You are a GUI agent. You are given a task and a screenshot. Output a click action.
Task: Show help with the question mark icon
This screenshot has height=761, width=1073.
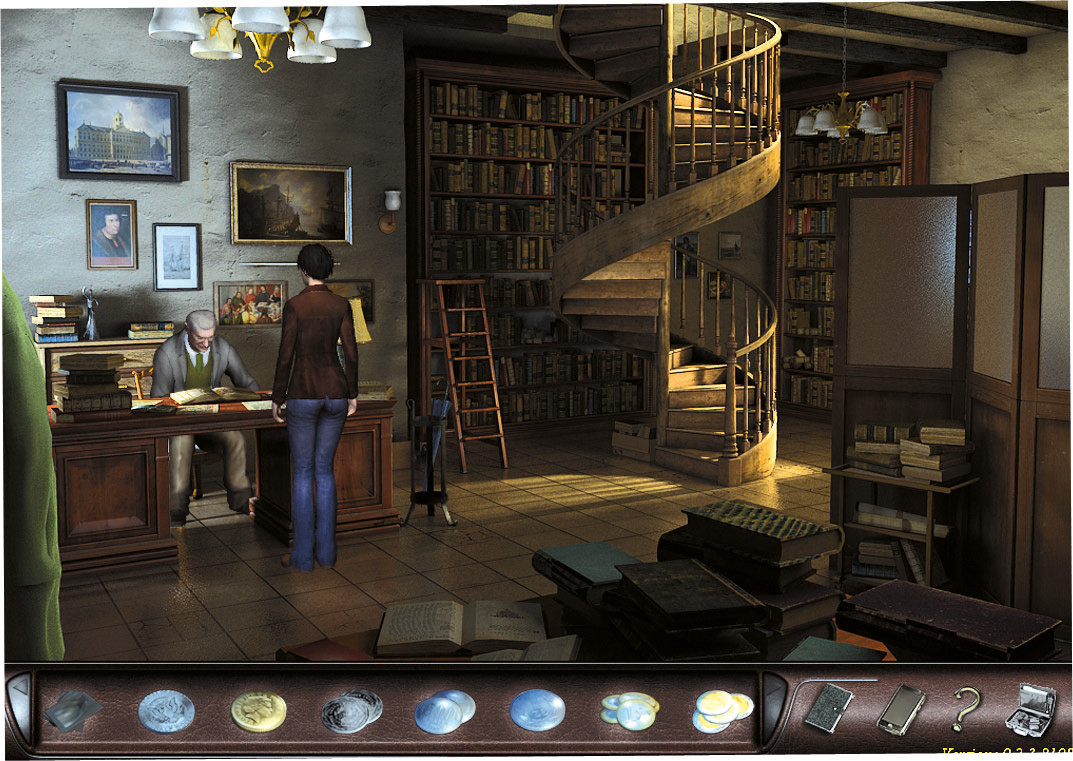[x=965, y=709]
